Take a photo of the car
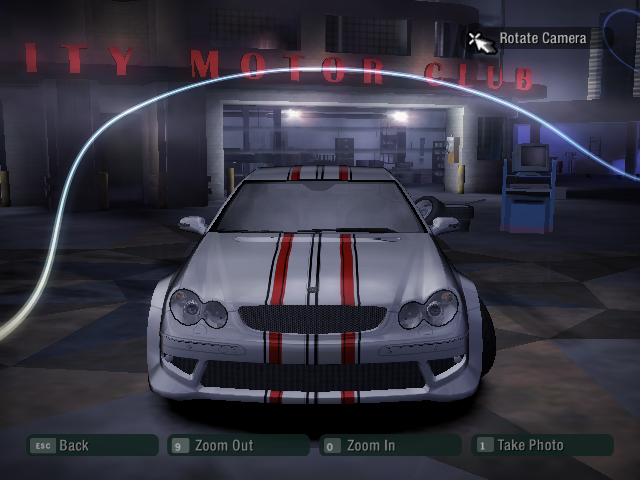Image resolution: width=641 pixels, height=485 pixels. [541, 446]
